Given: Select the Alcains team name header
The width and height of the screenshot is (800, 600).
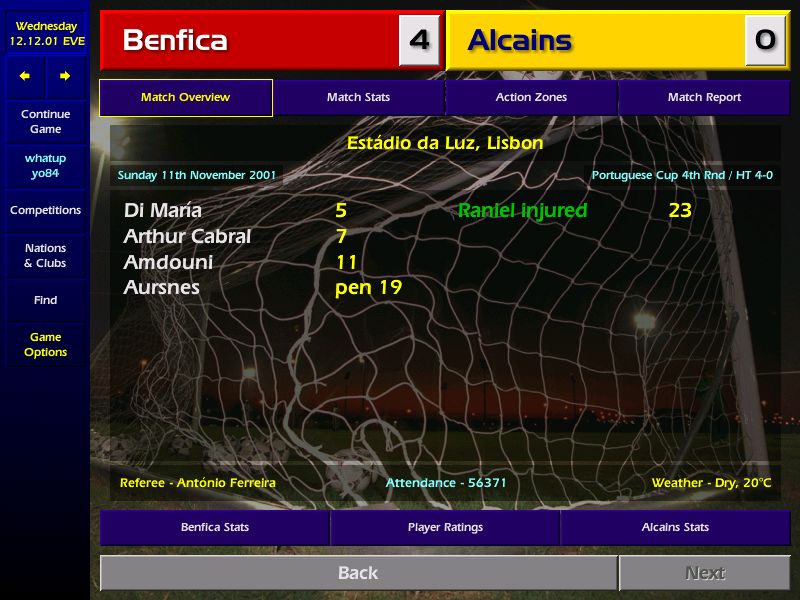Looking at the screenshot, I should 520,40.
